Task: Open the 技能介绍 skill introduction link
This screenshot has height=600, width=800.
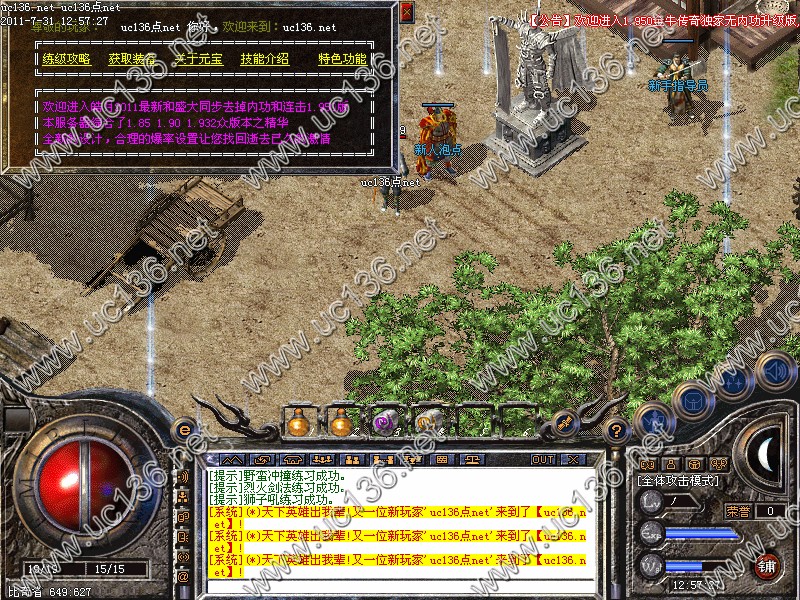Action: tap(265, 59)
